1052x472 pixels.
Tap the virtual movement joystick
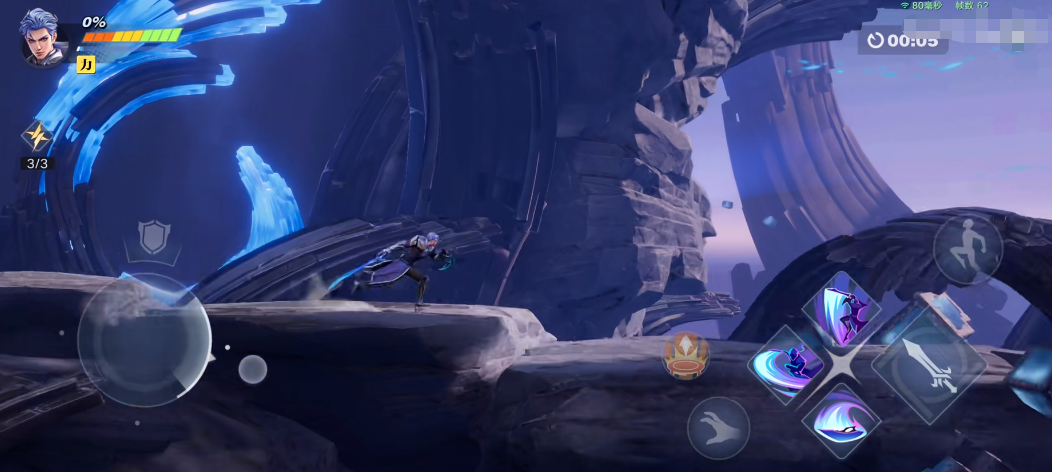click(x=144, y=340)
